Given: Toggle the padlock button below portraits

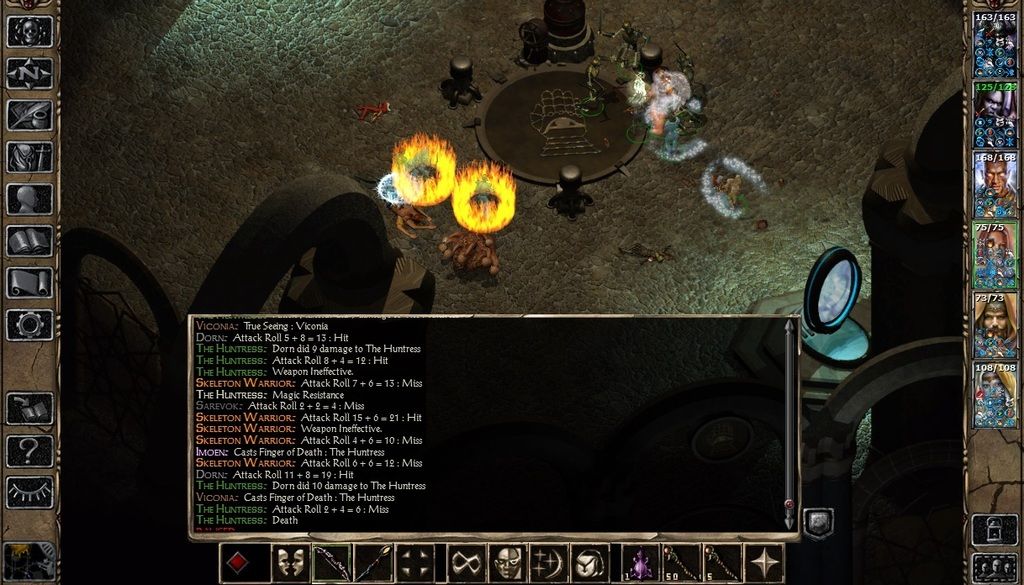Looking at the screenshot, I should point(995,529).
